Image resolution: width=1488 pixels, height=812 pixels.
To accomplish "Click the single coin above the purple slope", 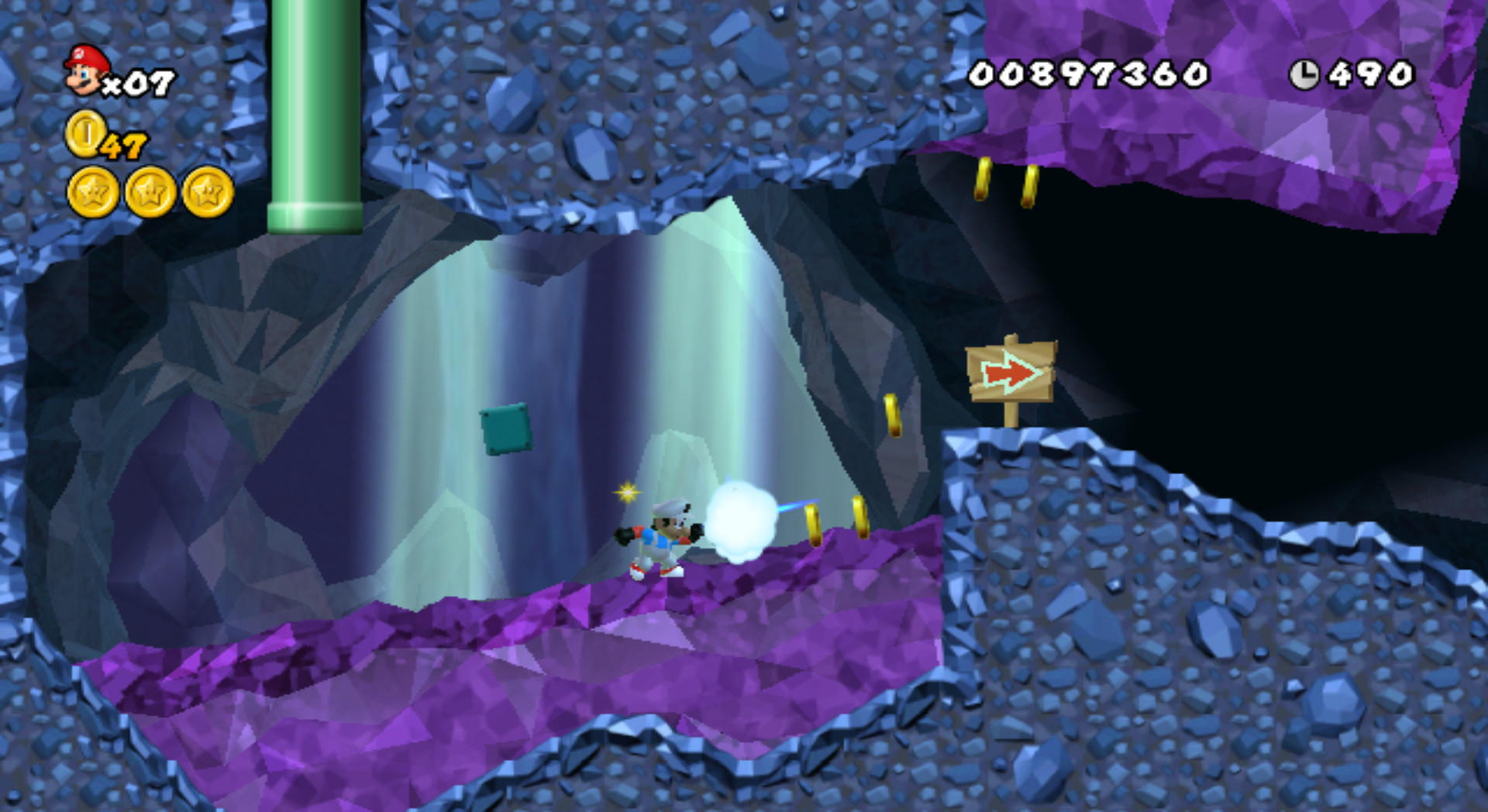I will tap(893, 416).
